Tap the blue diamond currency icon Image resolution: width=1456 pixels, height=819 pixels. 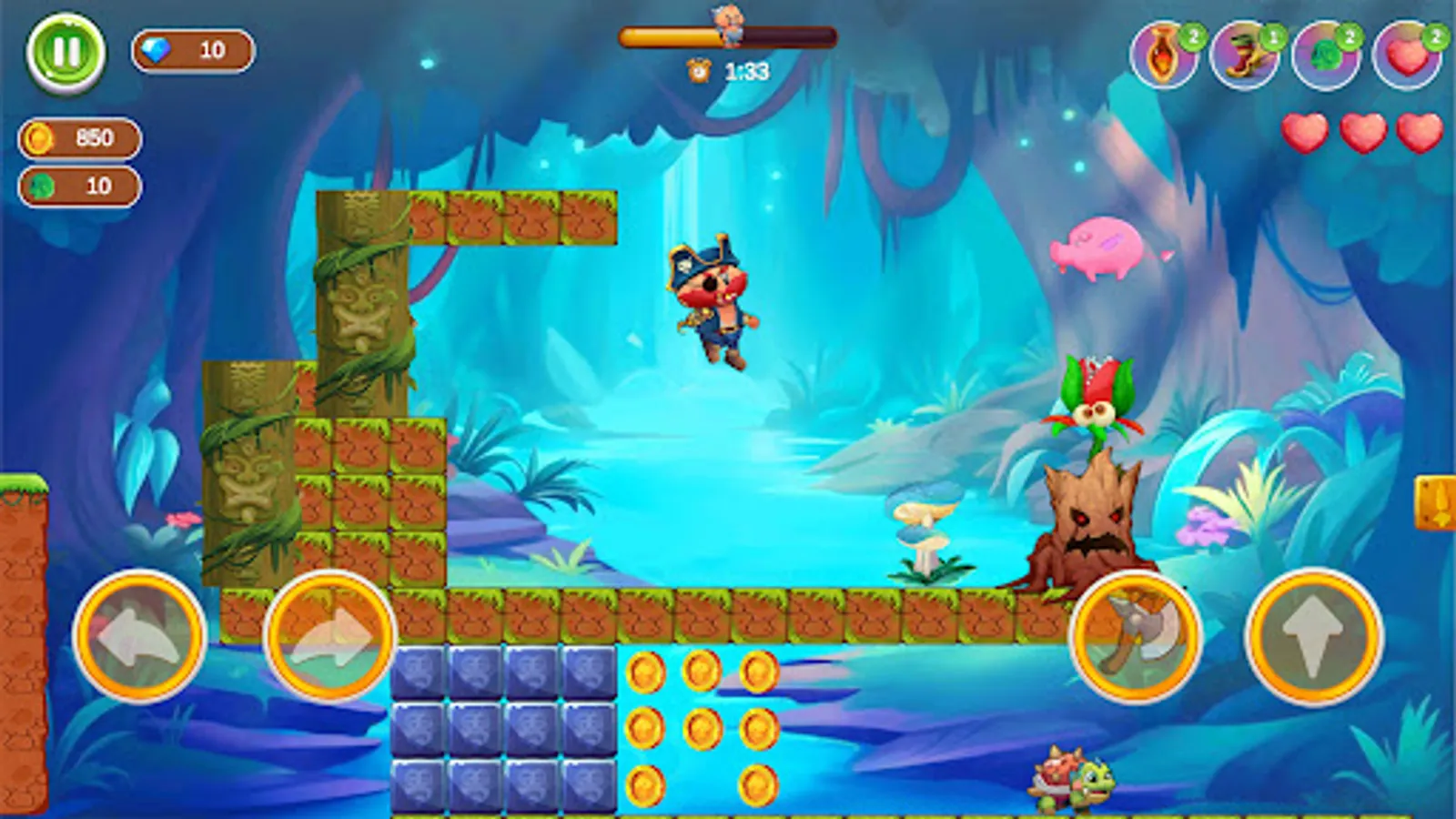click(155, 50)
